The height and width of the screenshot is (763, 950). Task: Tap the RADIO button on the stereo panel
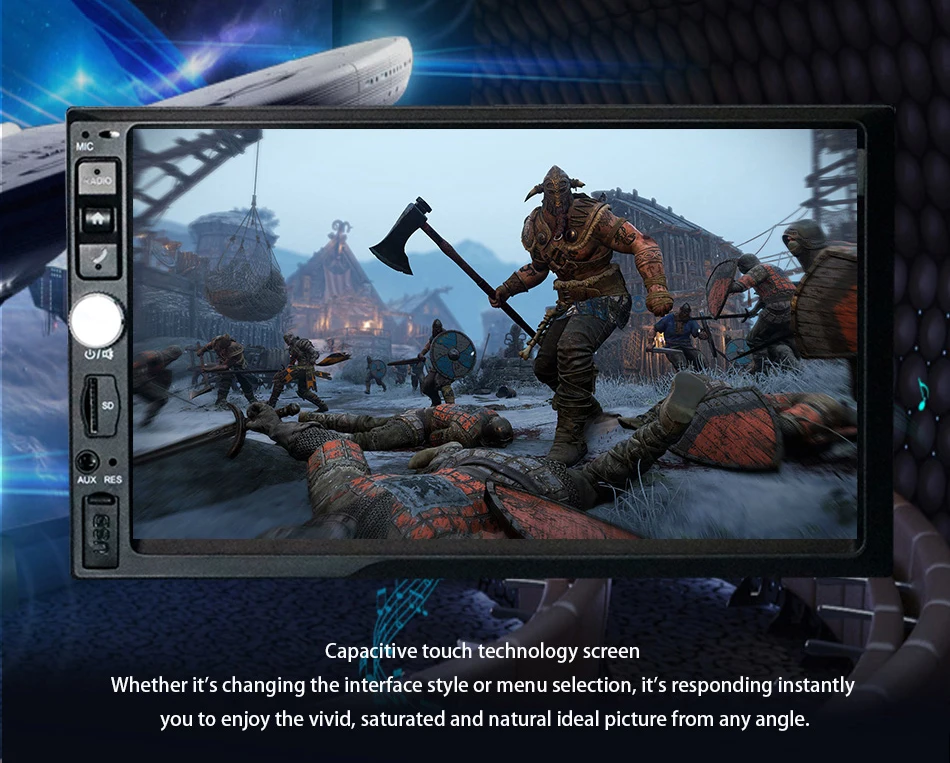98,180
